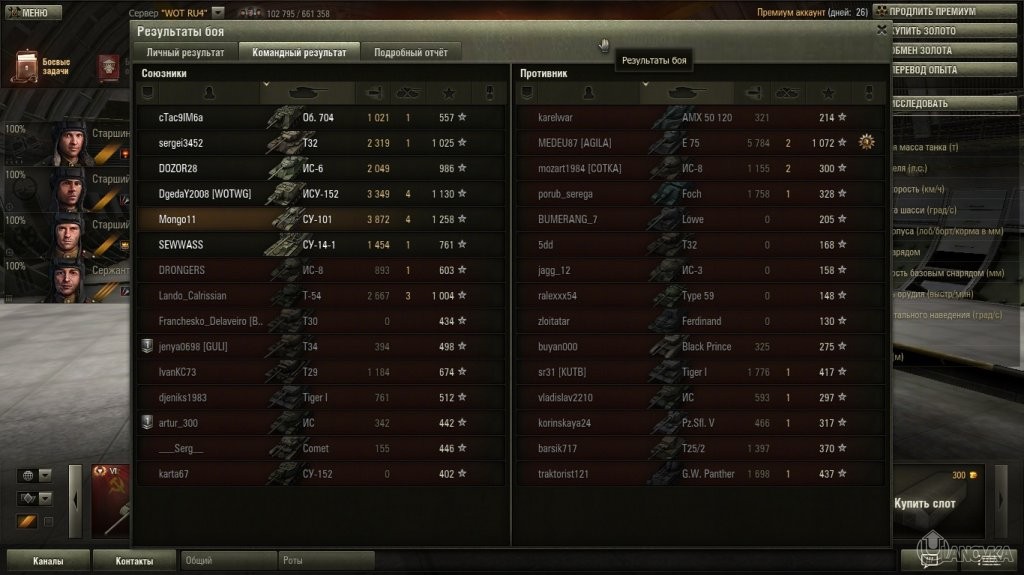
Task: Select the Командный результат tab
Action: [299, 52]
